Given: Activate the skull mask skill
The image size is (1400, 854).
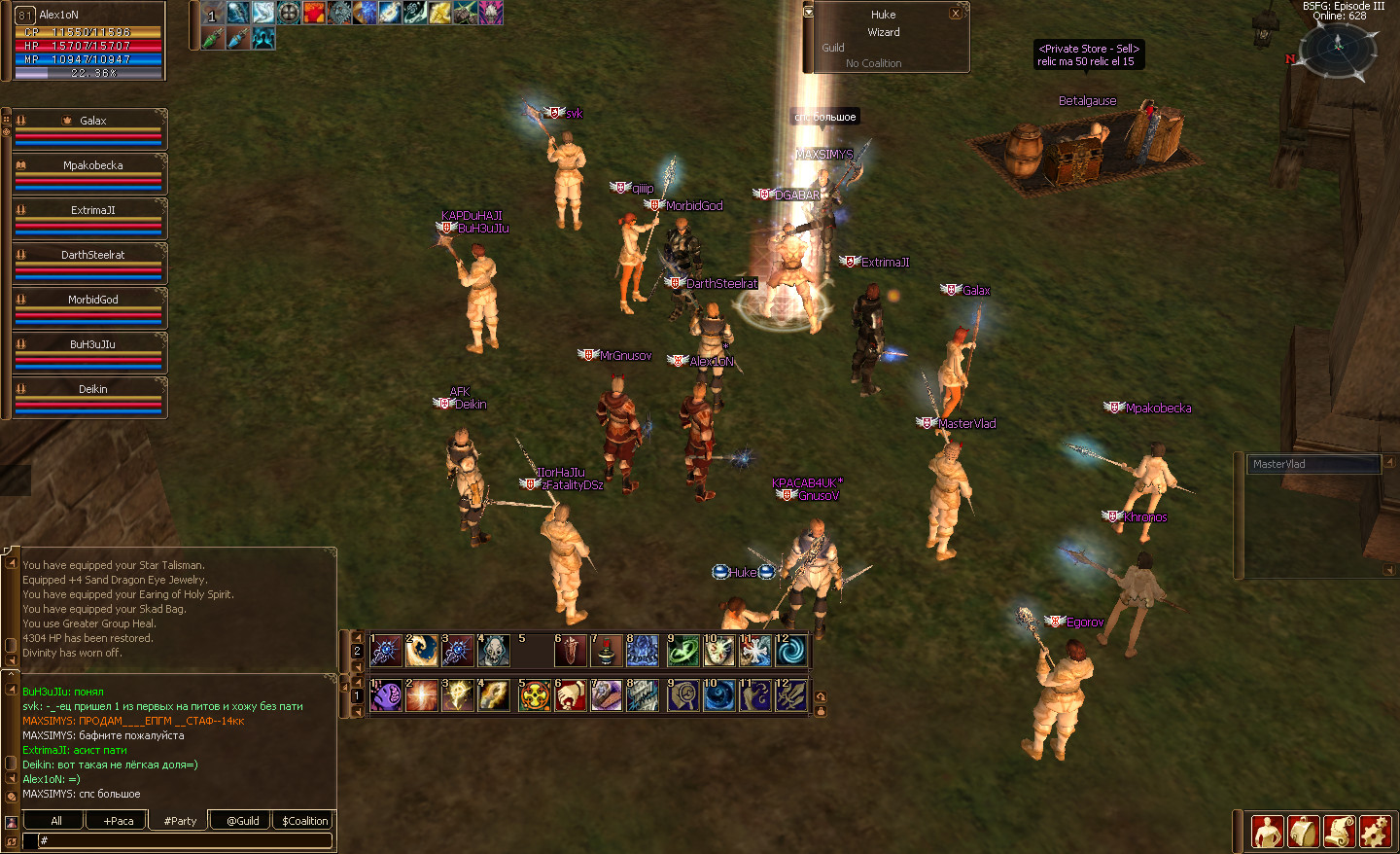Looking at the screenshot, I should point(493,650).
